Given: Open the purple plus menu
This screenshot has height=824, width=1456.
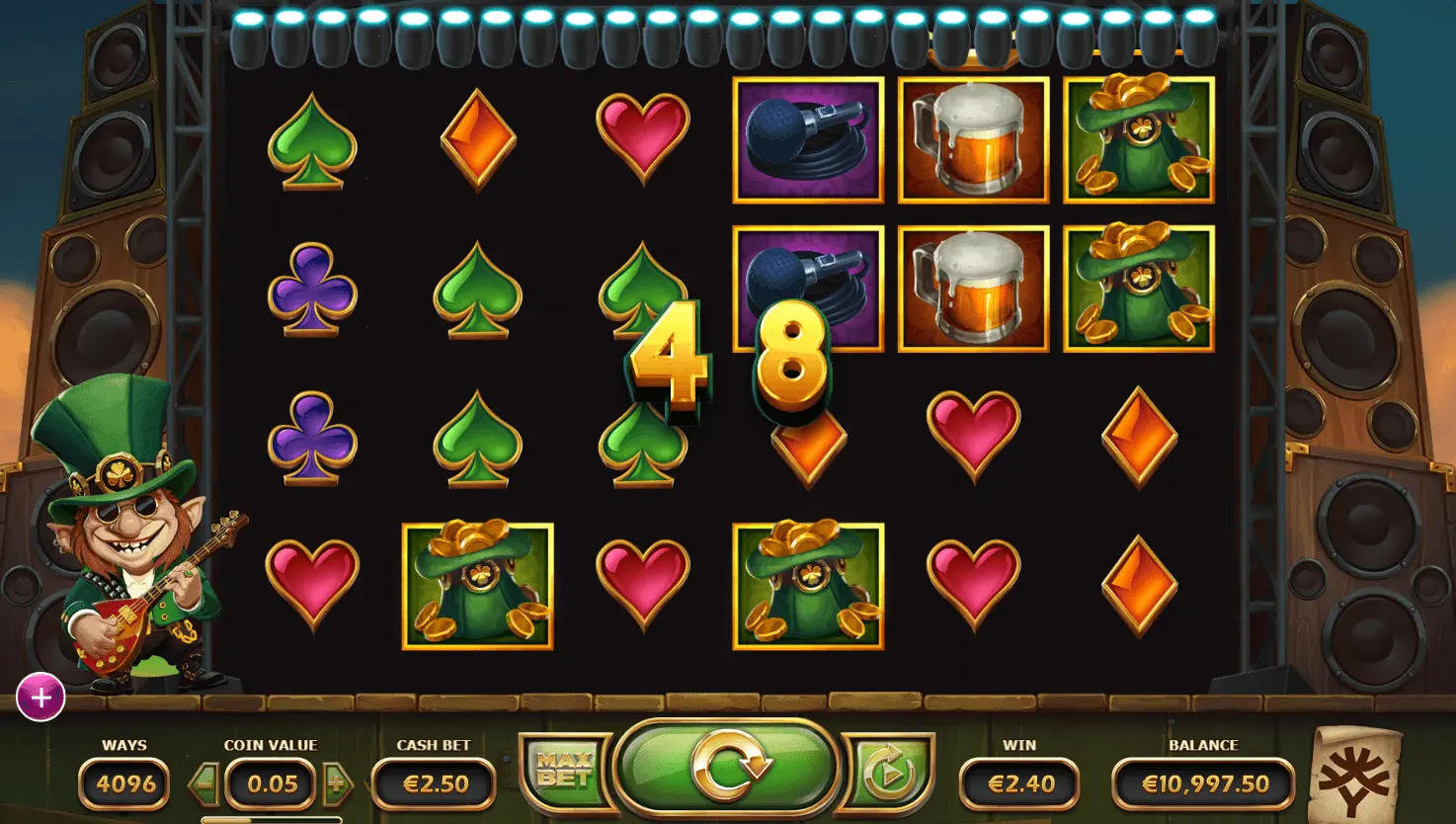Looking at the screenshot, I should [x=40, y=699].
